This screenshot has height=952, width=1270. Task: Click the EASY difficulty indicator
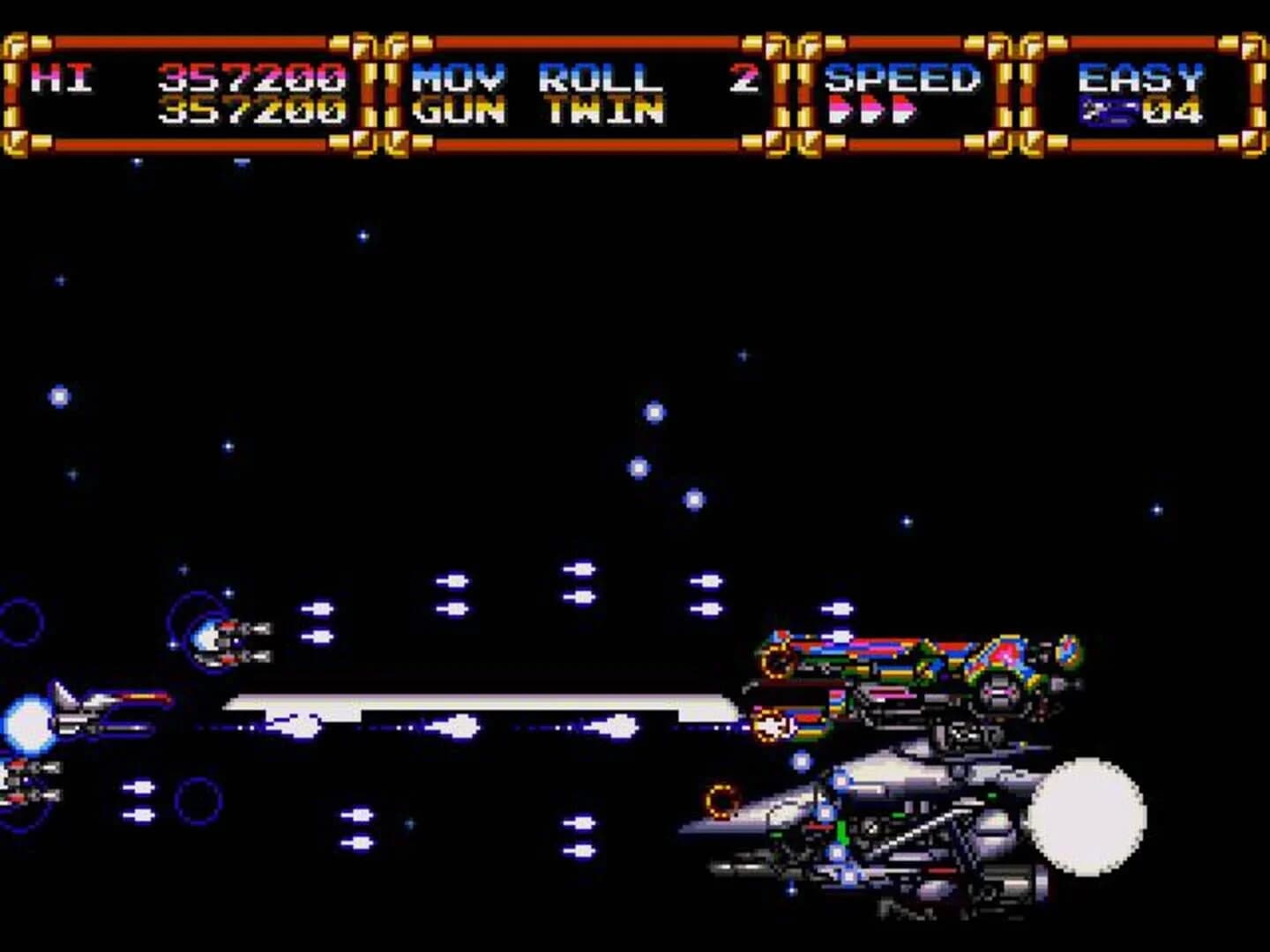pyautogui.click(x=1142, y=78)
